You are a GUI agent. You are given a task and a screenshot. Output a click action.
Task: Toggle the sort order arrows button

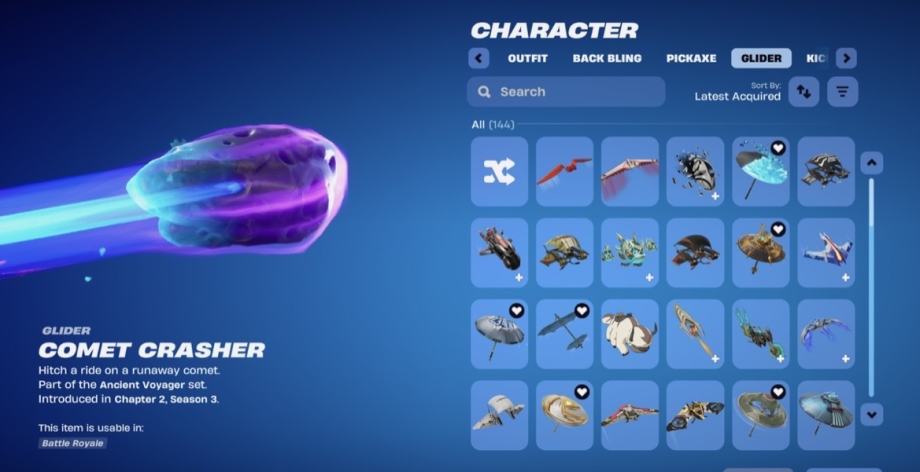tap(803, 92)
